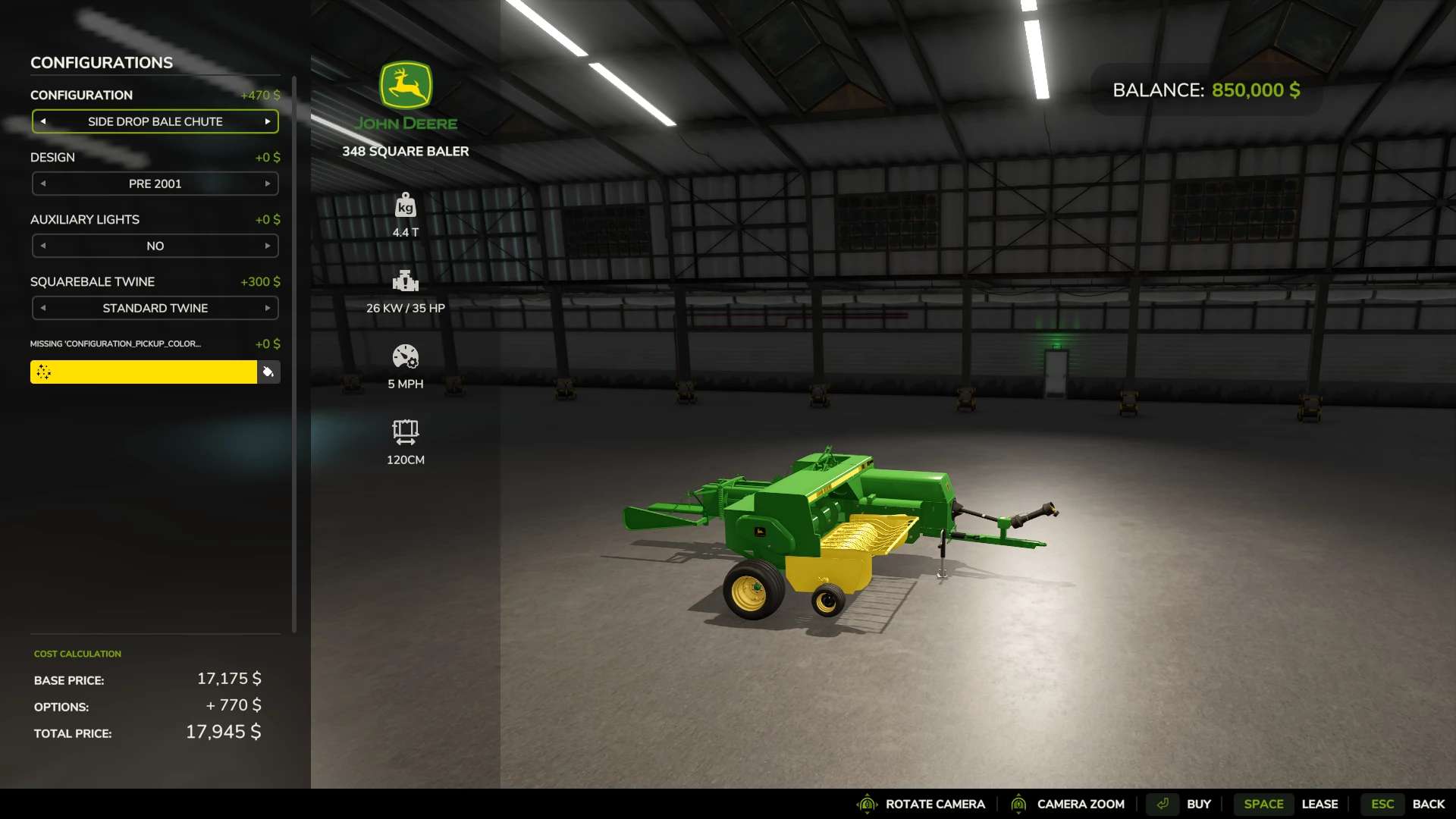Change Auxiliary Lights to next option
Viewport: 1456px width, 819px height.
268,246
